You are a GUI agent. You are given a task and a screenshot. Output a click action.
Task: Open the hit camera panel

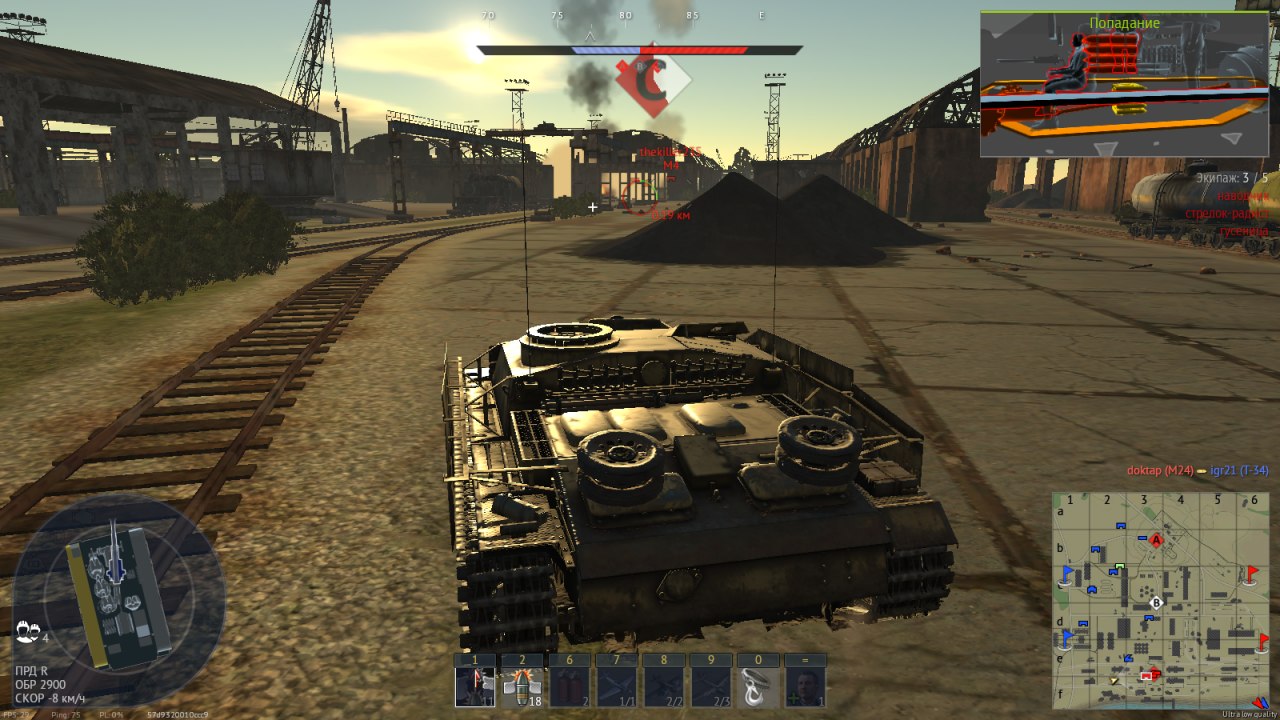[1124, 84]
